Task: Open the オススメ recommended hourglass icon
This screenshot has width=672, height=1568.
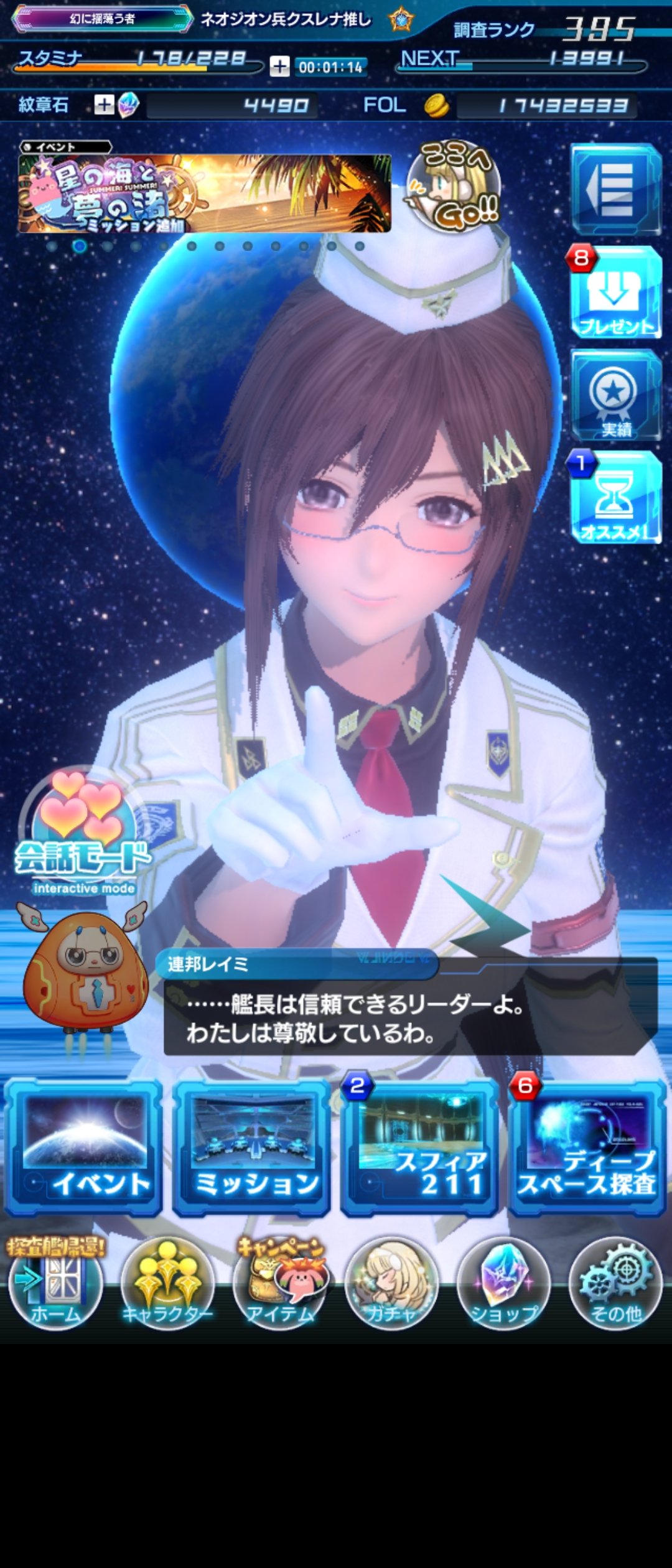Action: tap(615, 498)
